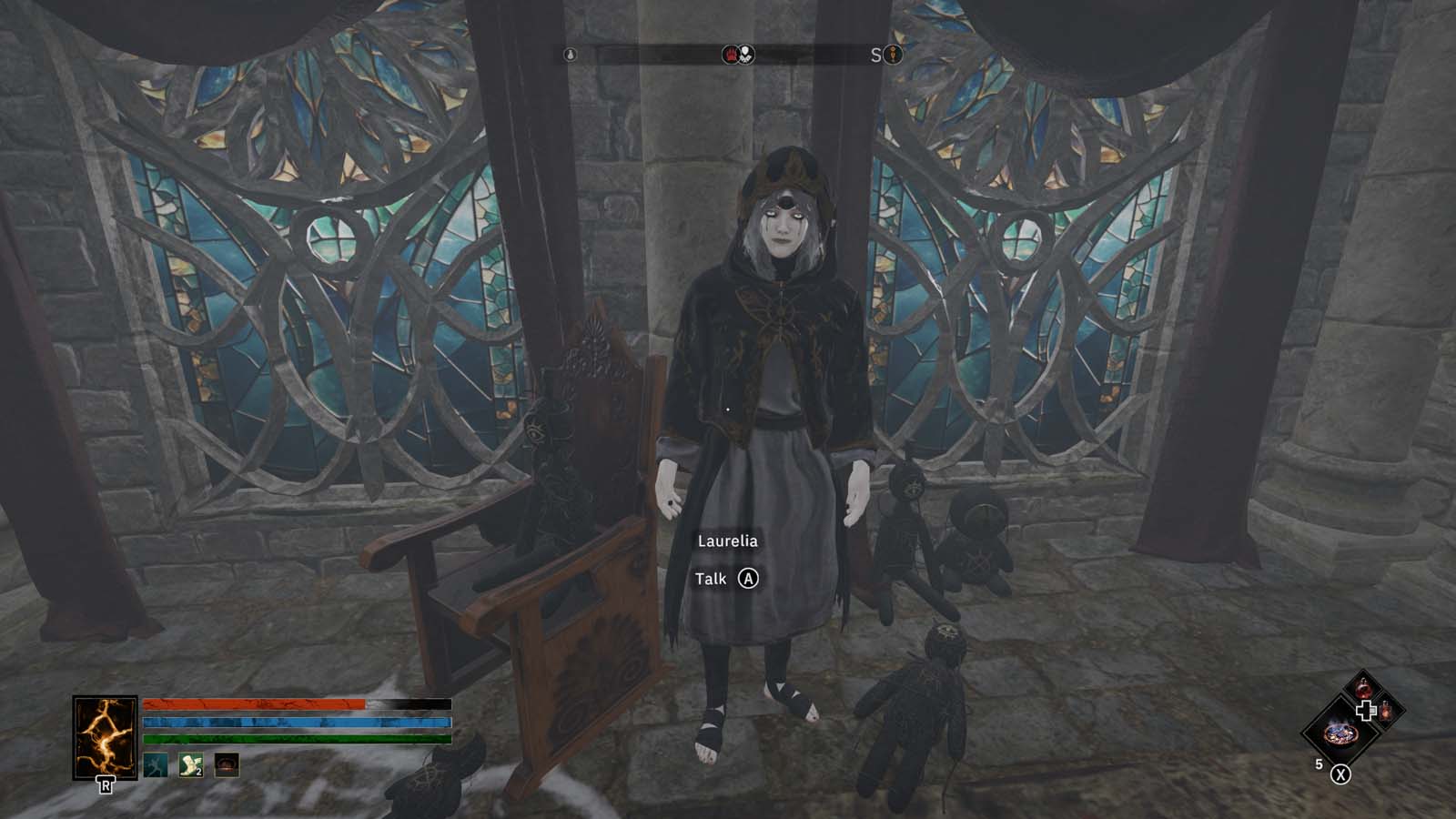Viewport: 1456px width, 819px height.
Task: Click the X button circle on quick item
Action: click(x=1341, y=774)
